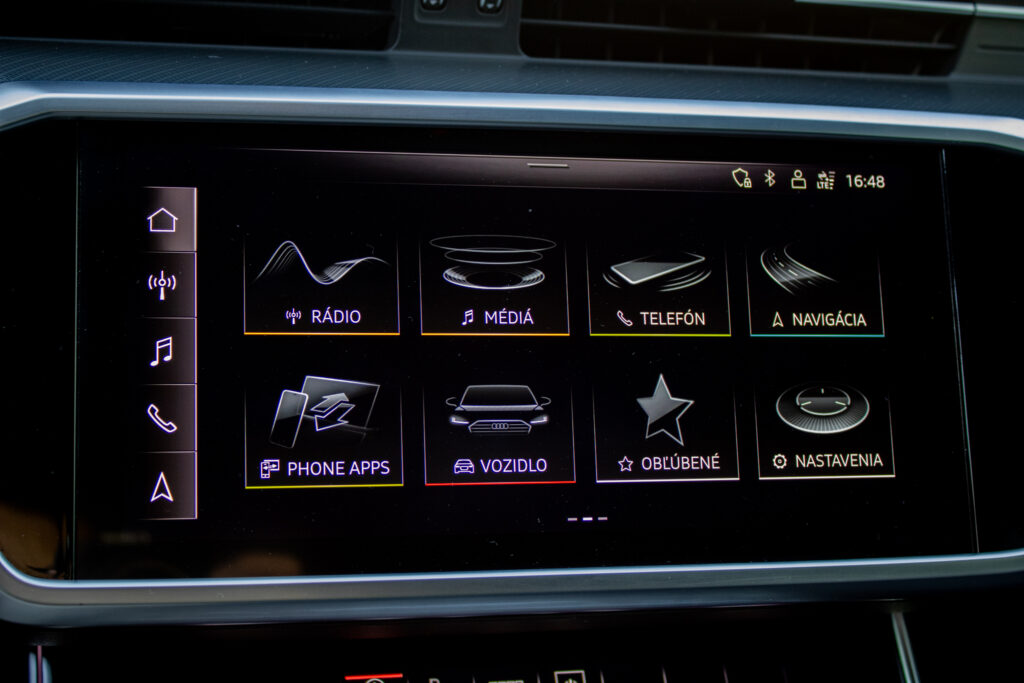Open the Phone Apps tile
Image resolution: width=1024 pixels, height=683 pixels.
click(x=323, y=433)
